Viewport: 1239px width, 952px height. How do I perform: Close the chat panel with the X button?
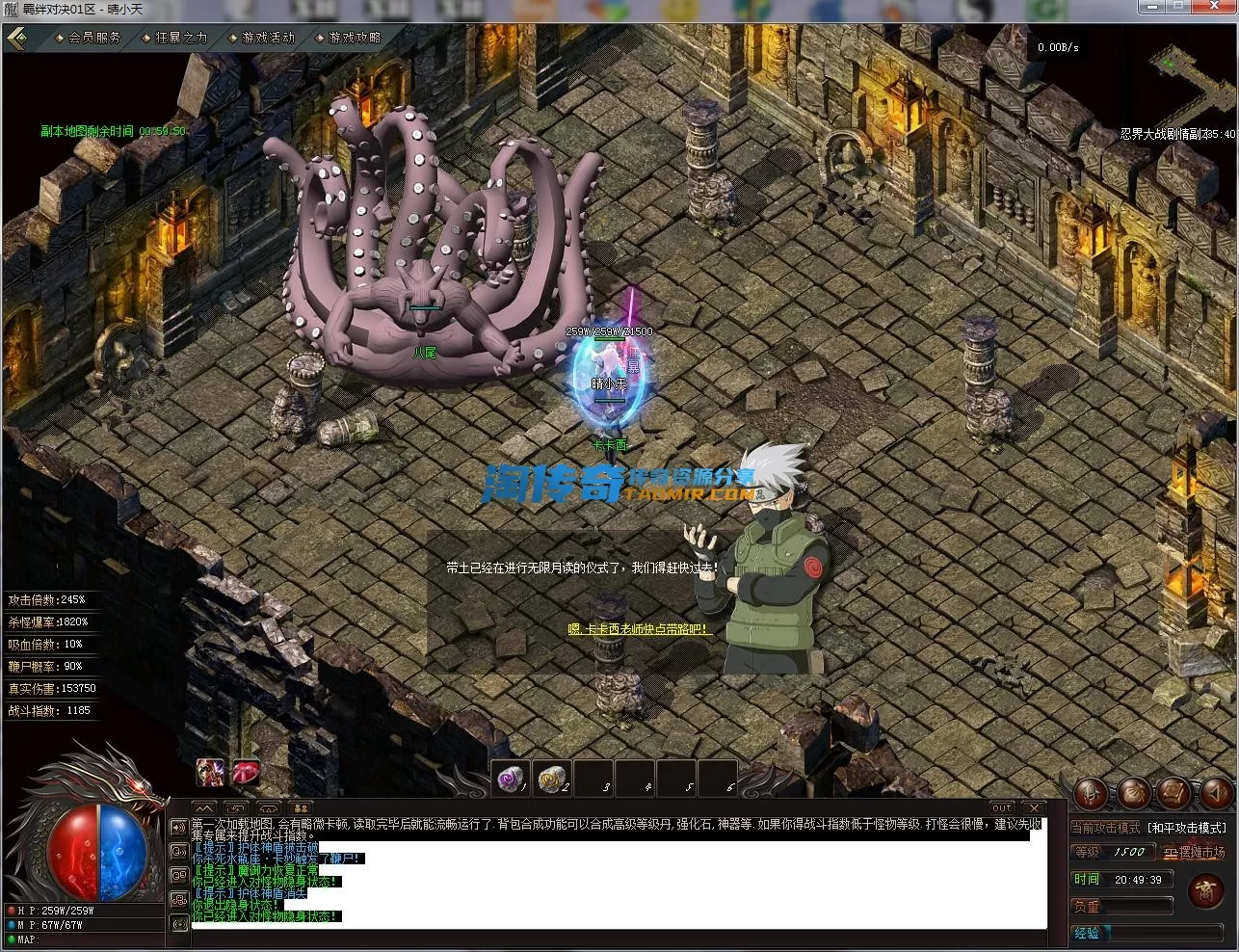coord(1033,807)
